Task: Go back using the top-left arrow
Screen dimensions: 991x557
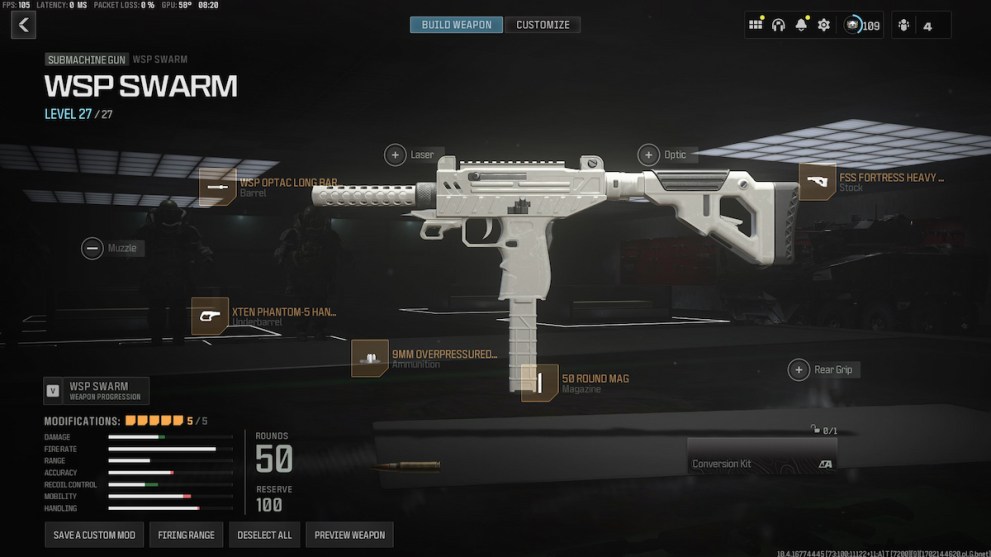Action: point(23,25)
